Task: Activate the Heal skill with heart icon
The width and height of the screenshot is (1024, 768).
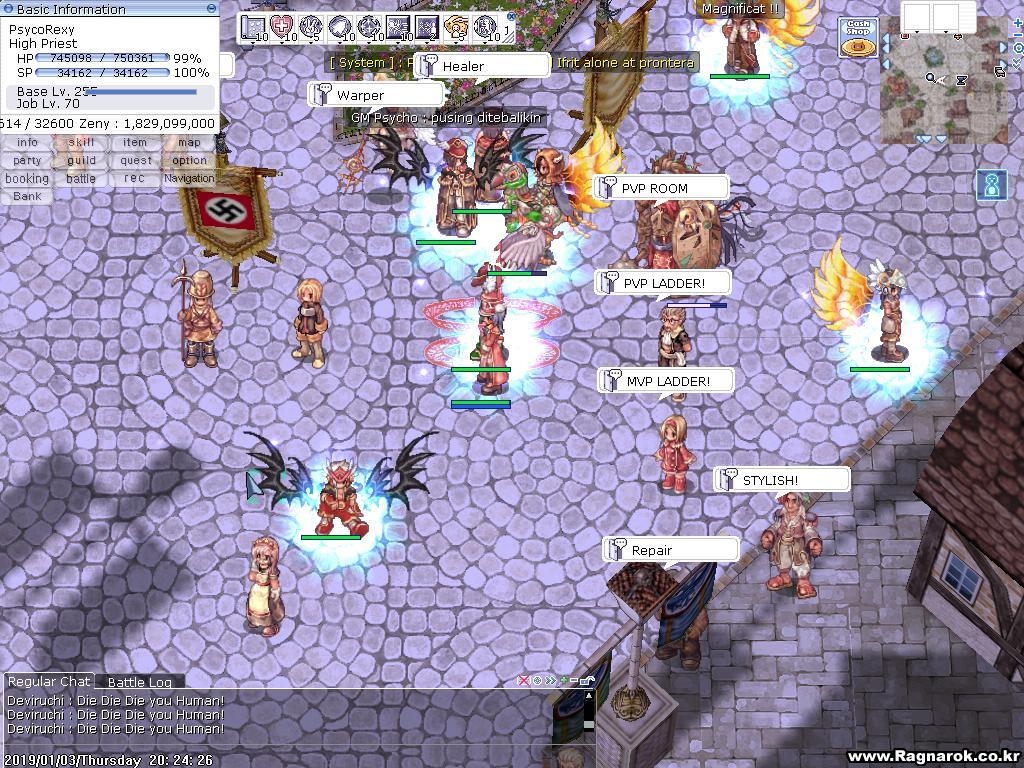Action: coord(282,27)
